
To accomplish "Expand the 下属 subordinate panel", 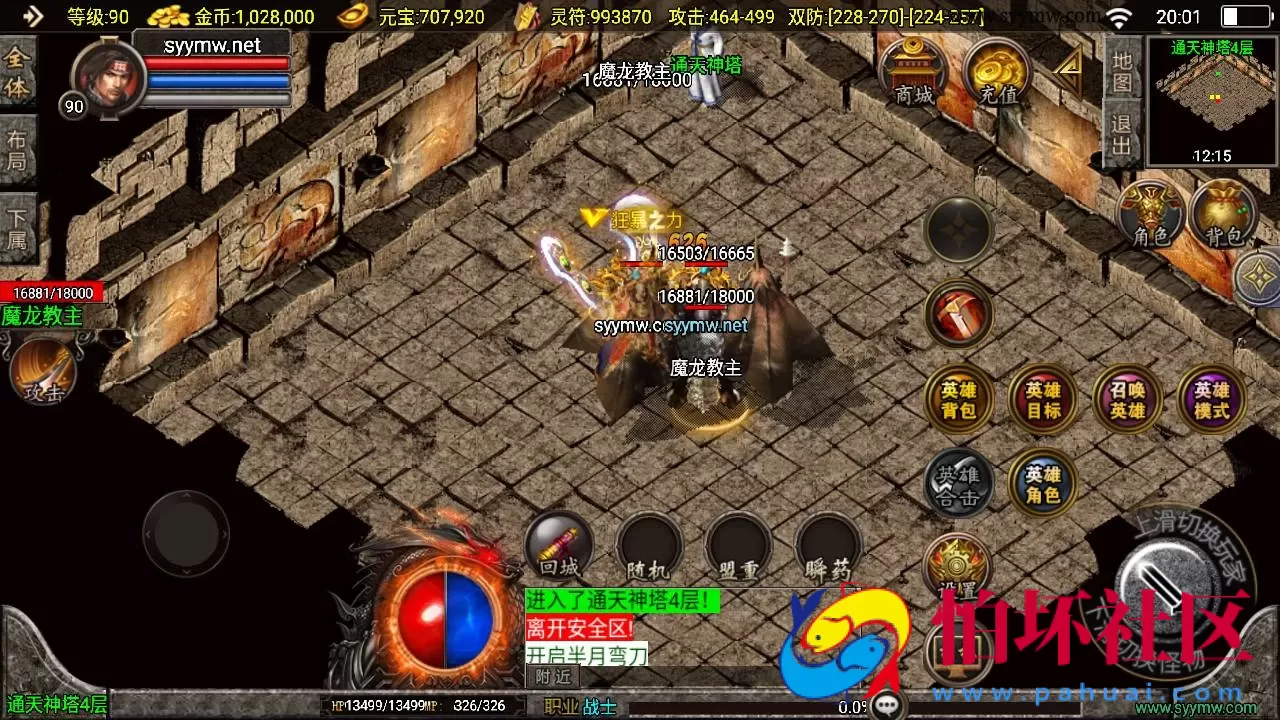I will coord(18,227).
